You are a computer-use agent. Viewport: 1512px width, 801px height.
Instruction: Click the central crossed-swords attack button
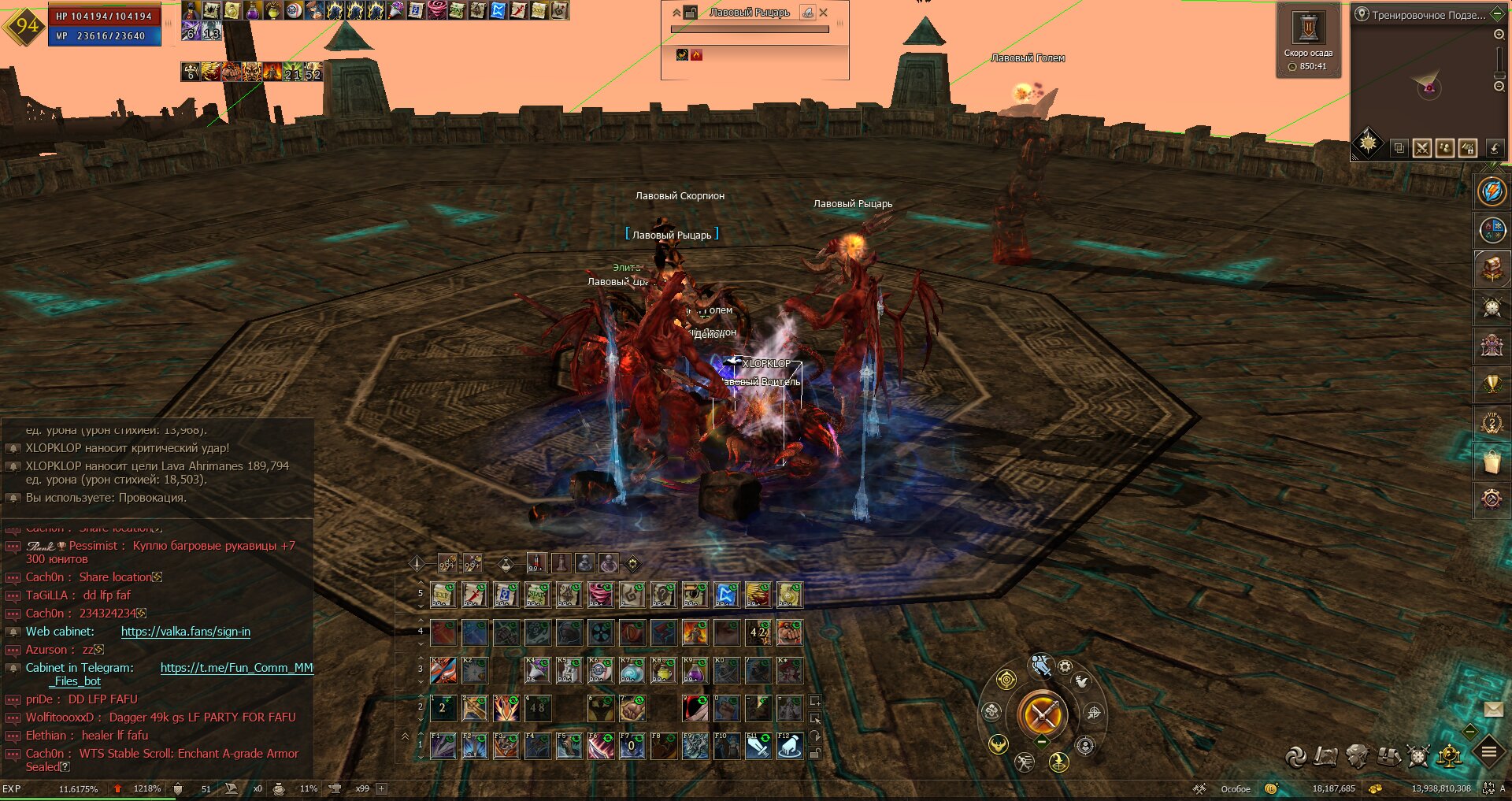tap(1042, 715)
